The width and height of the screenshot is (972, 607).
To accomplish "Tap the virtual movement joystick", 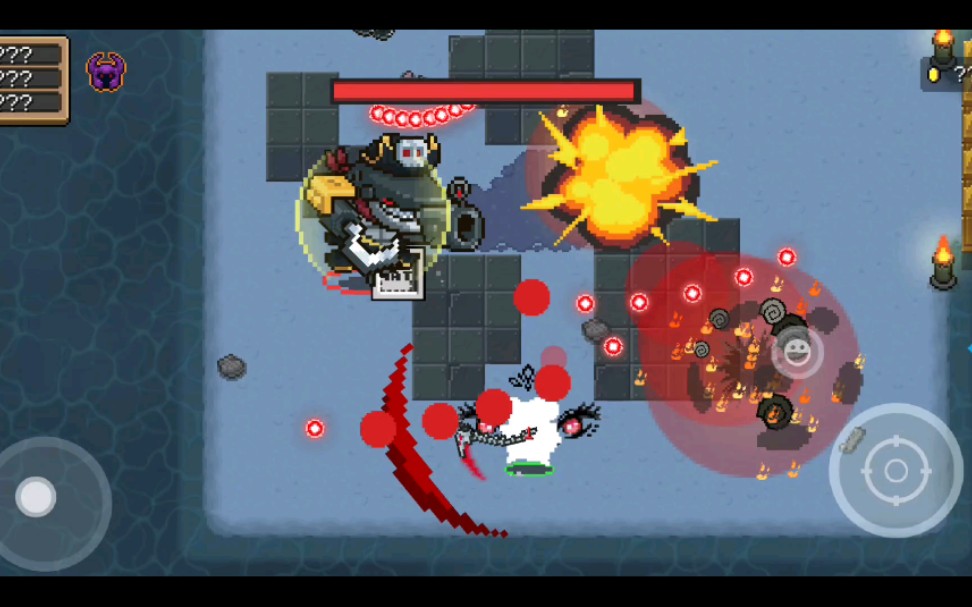I will tap(38, 497).
